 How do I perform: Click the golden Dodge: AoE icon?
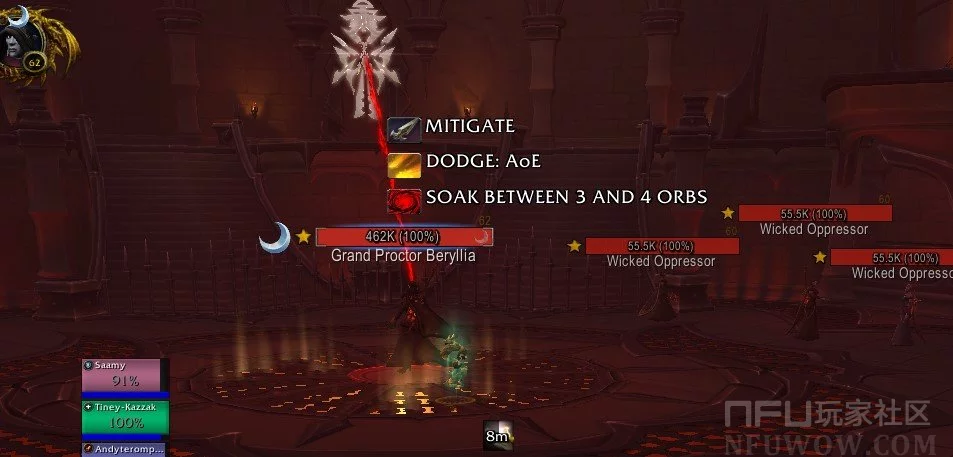(405, 164)
